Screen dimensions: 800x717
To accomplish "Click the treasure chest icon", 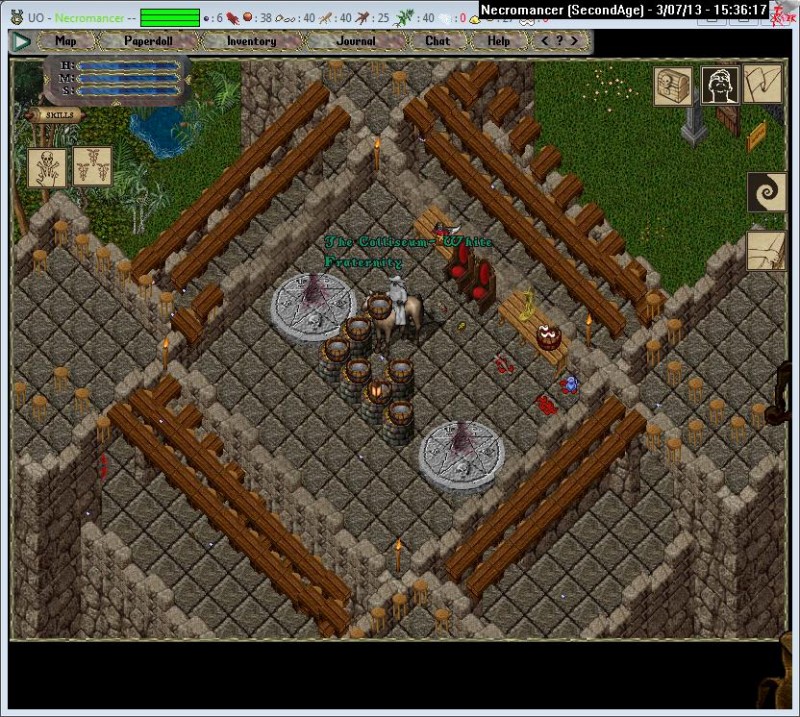I will pos(673,86).
